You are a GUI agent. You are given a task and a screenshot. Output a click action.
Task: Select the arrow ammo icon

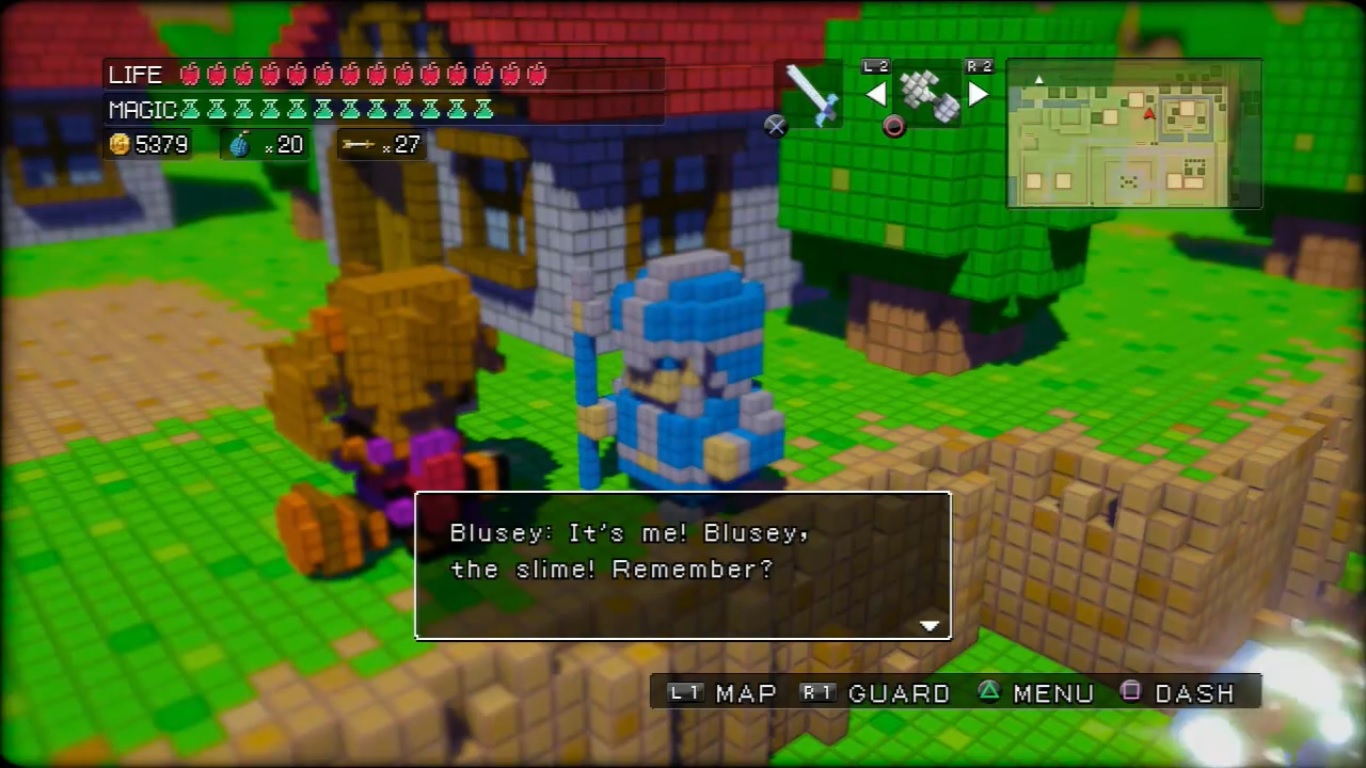[357, 145]
